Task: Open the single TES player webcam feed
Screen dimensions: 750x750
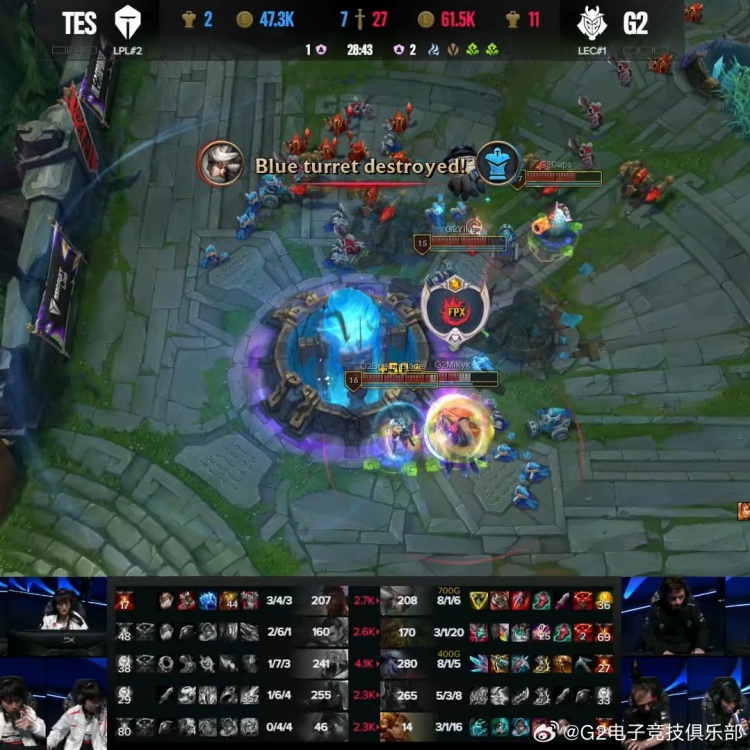Action: [54, 614]
